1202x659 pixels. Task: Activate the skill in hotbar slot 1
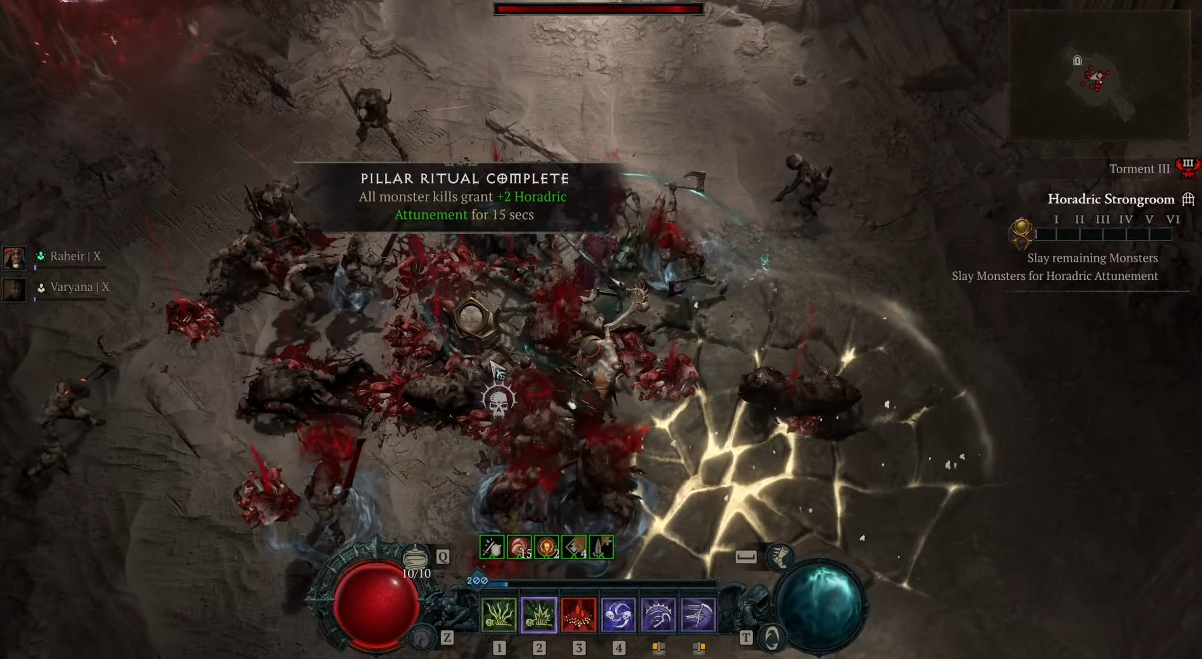[x=499, y=614]
